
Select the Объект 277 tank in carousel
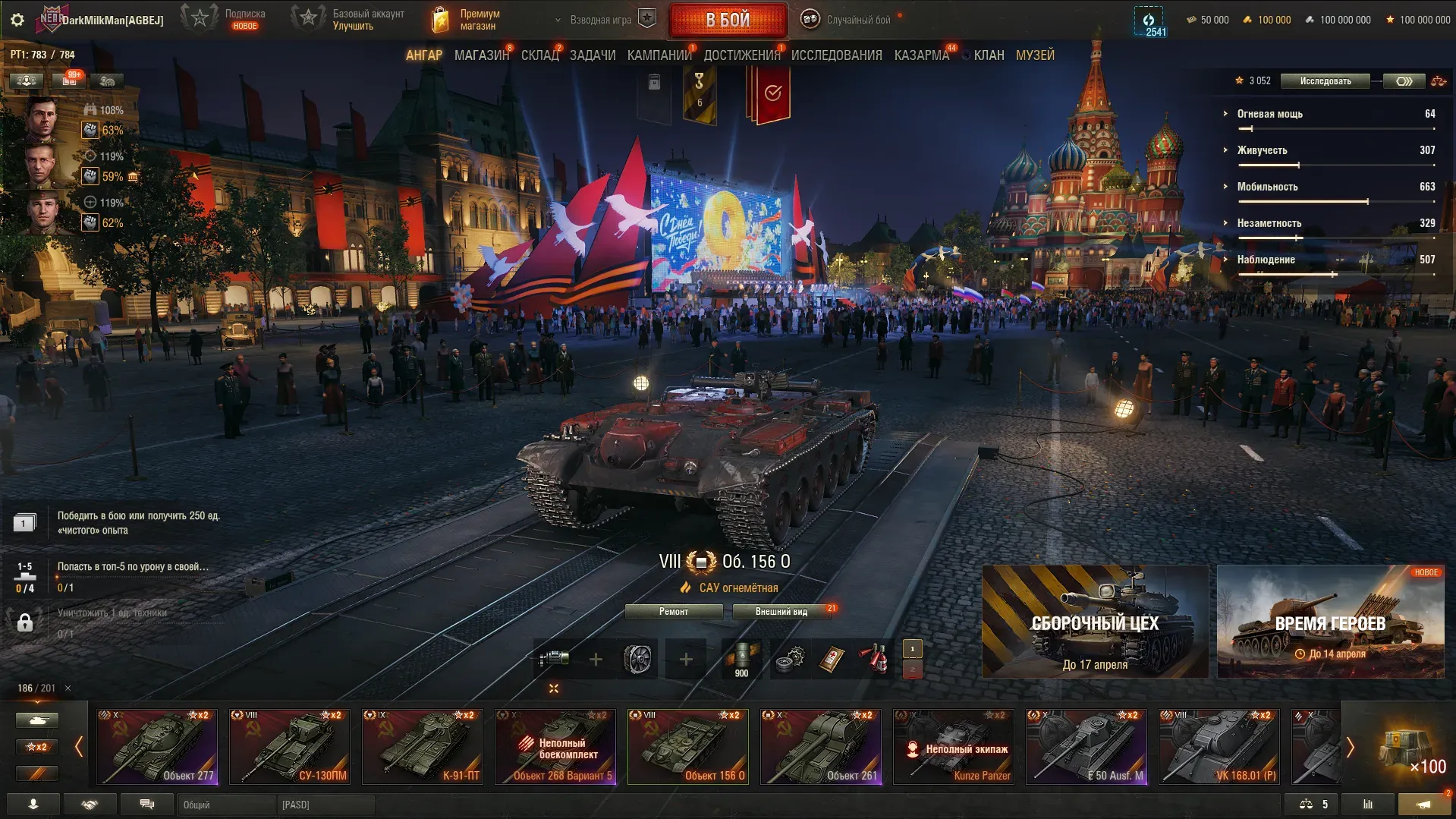(157, 747)
